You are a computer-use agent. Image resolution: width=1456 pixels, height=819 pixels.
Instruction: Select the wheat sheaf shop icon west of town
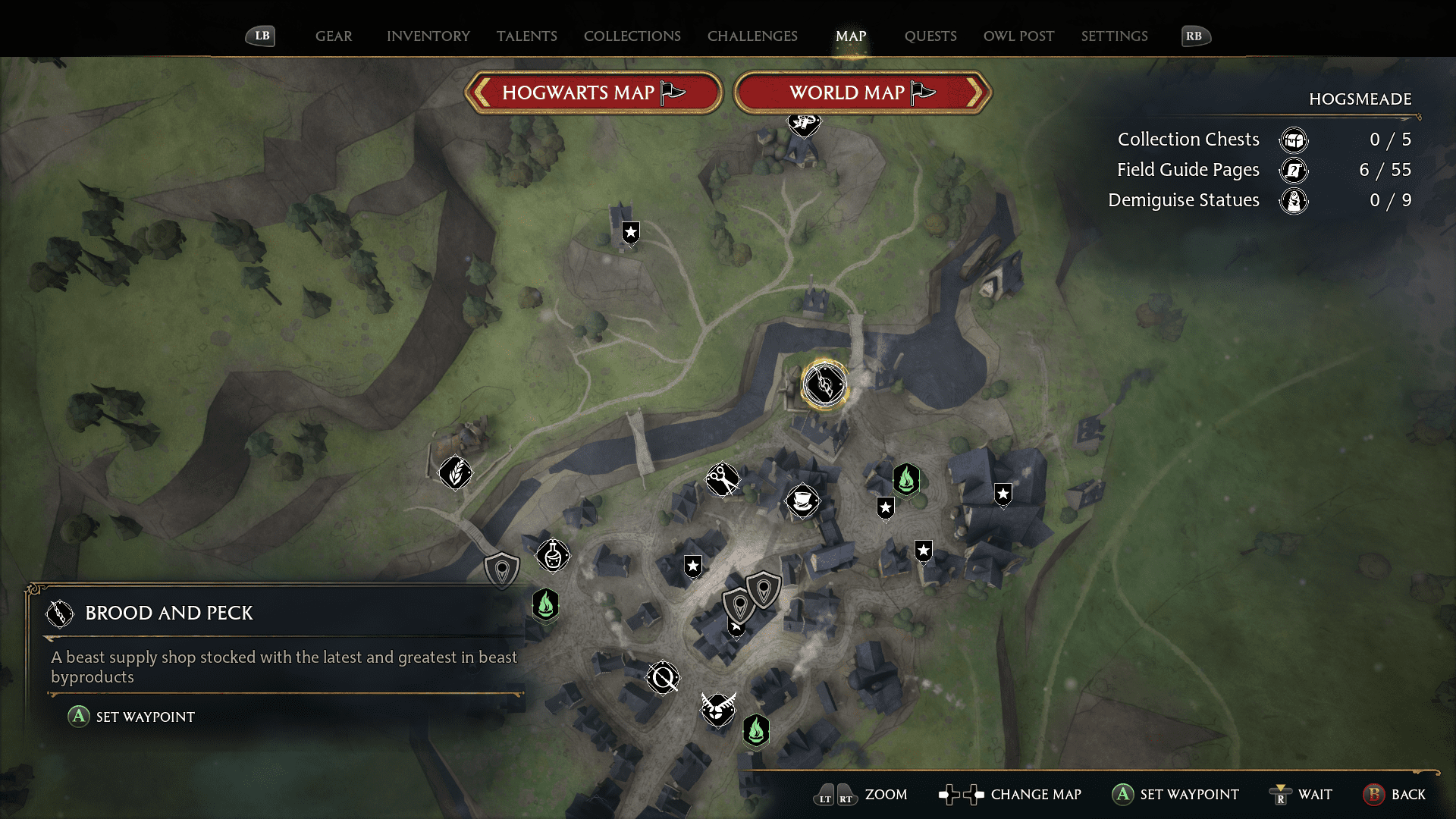[456, 472]
